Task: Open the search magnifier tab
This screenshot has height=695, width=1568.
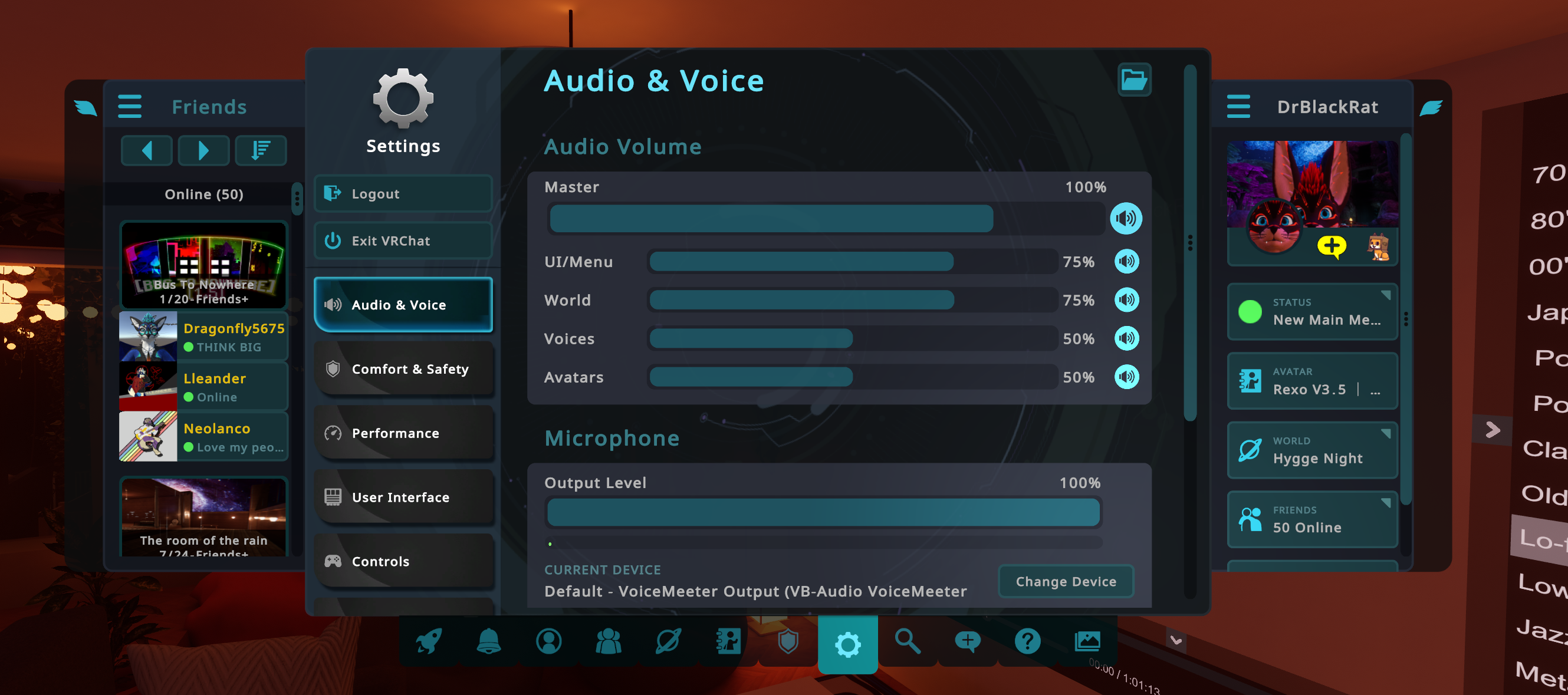Action: tap(907, 641)
